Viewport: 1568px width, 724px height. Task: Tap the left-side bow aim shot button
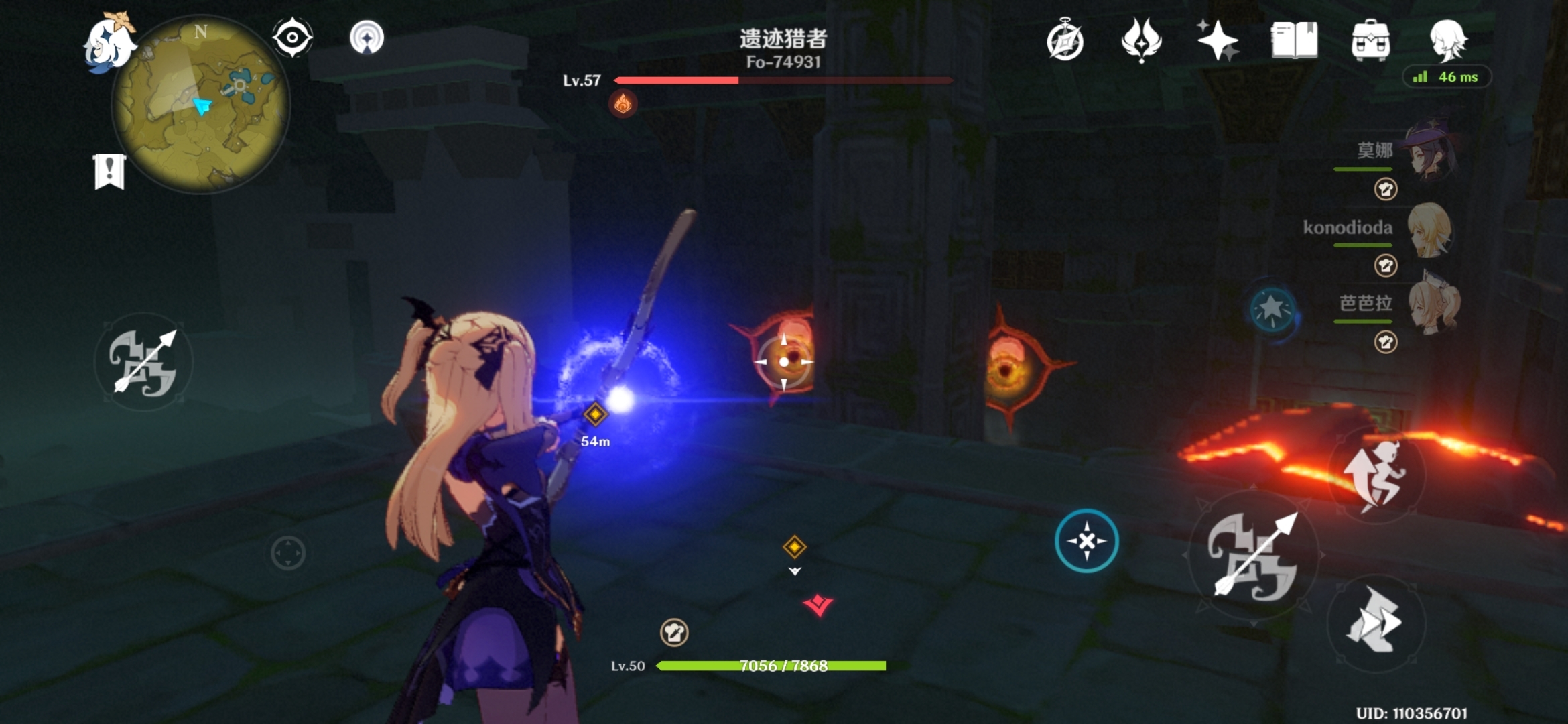[143, 362]
